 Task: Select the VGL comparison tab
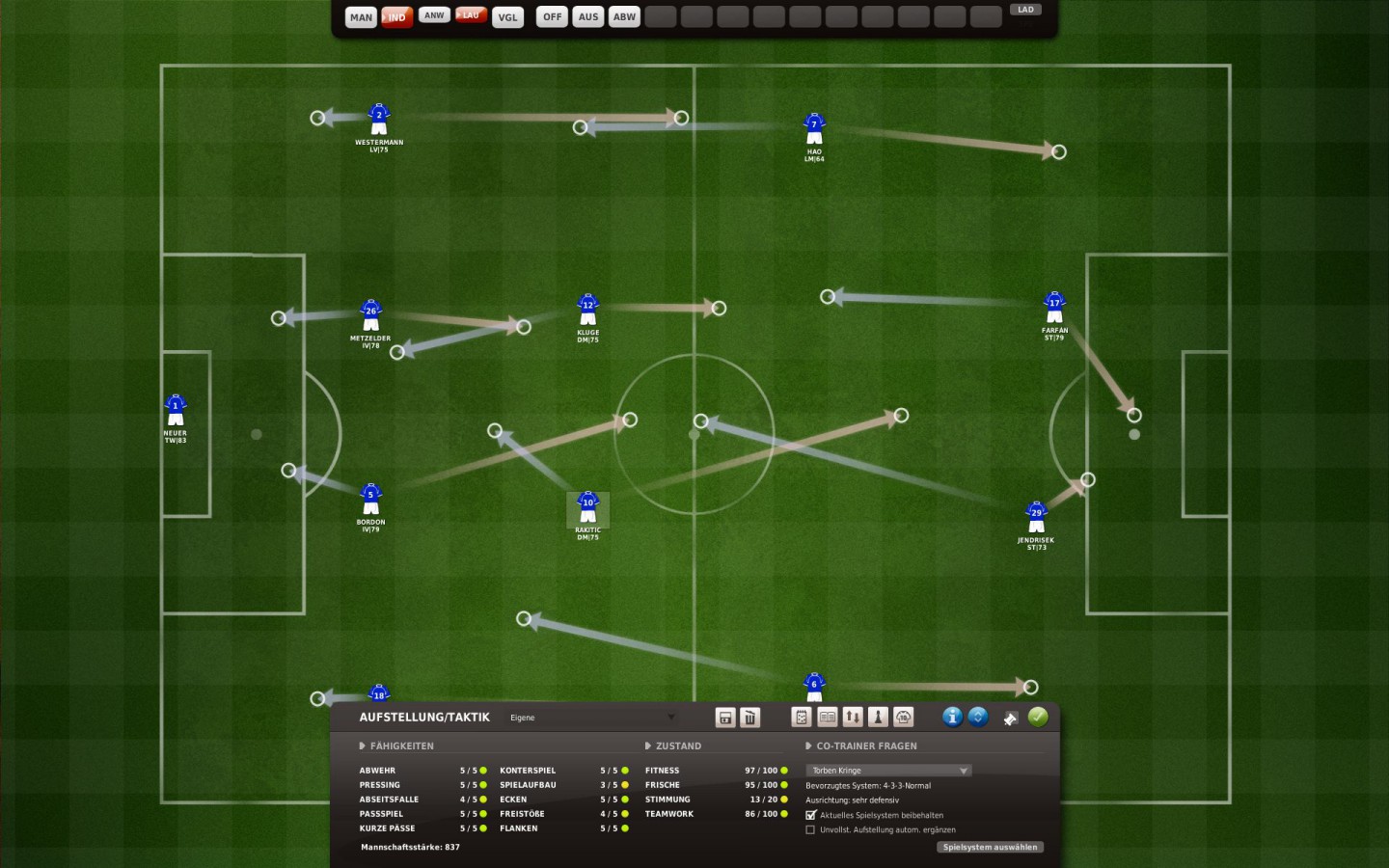[x=507, y=16]
